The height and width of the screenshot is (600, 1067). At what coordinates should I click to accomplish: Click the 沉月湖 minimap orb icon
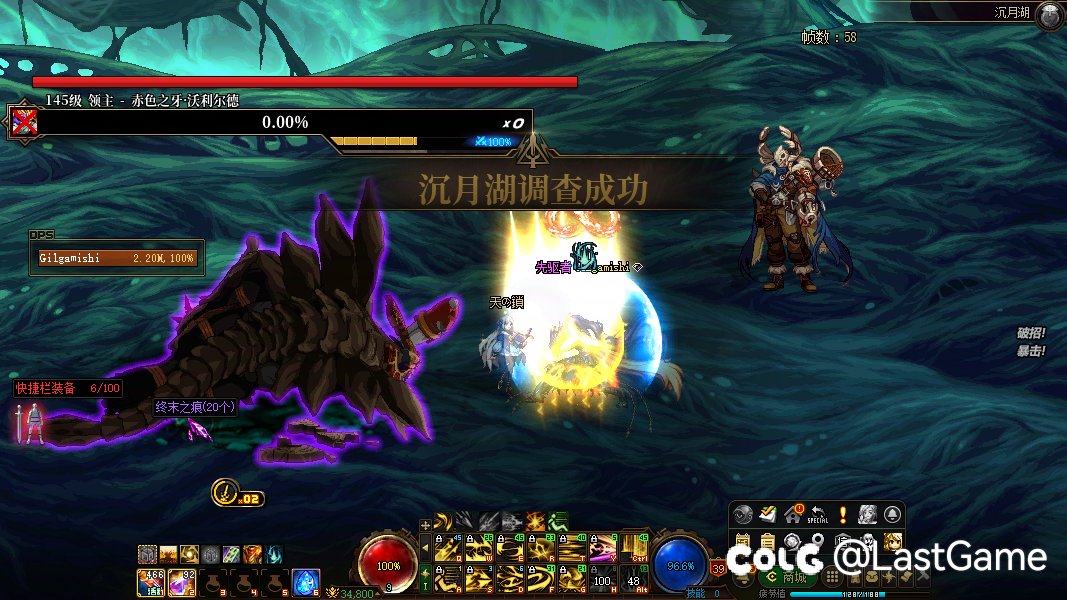1049,14
